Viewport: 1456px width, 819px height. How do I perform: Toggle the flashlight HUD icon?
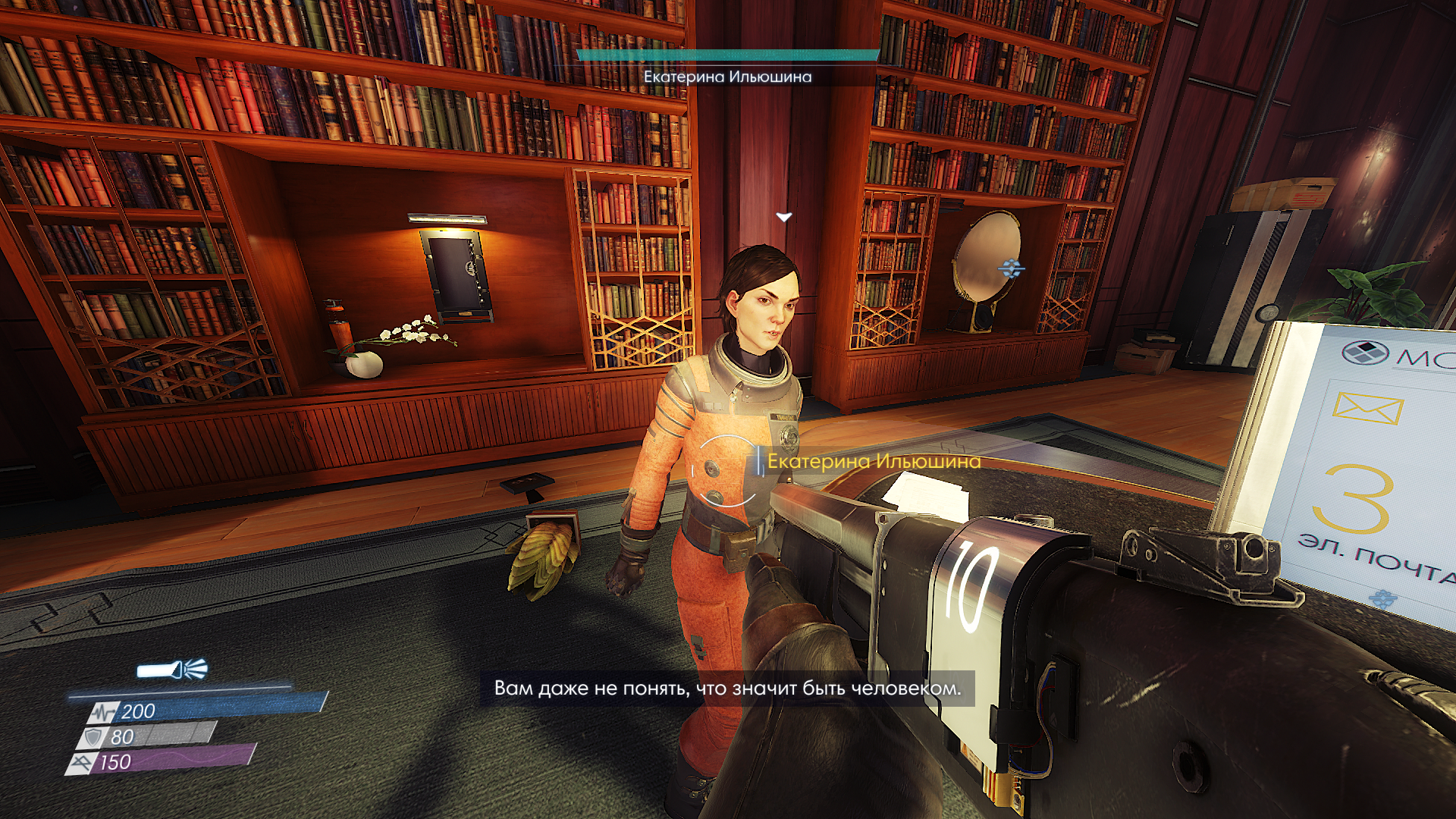[x=171, y=670]
